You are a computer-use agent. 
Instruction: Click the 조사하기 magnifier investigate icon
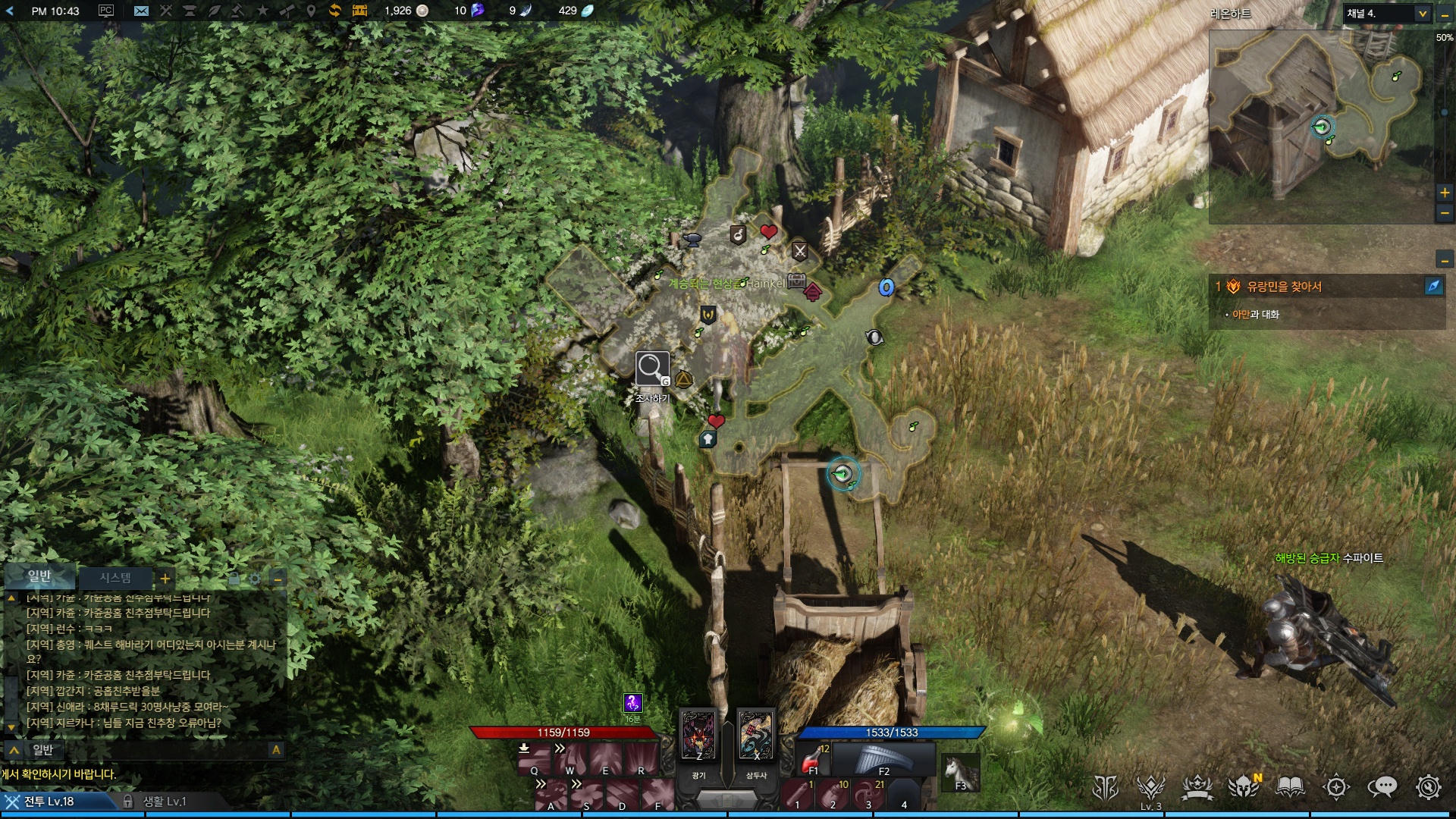[x=651, y=369]
